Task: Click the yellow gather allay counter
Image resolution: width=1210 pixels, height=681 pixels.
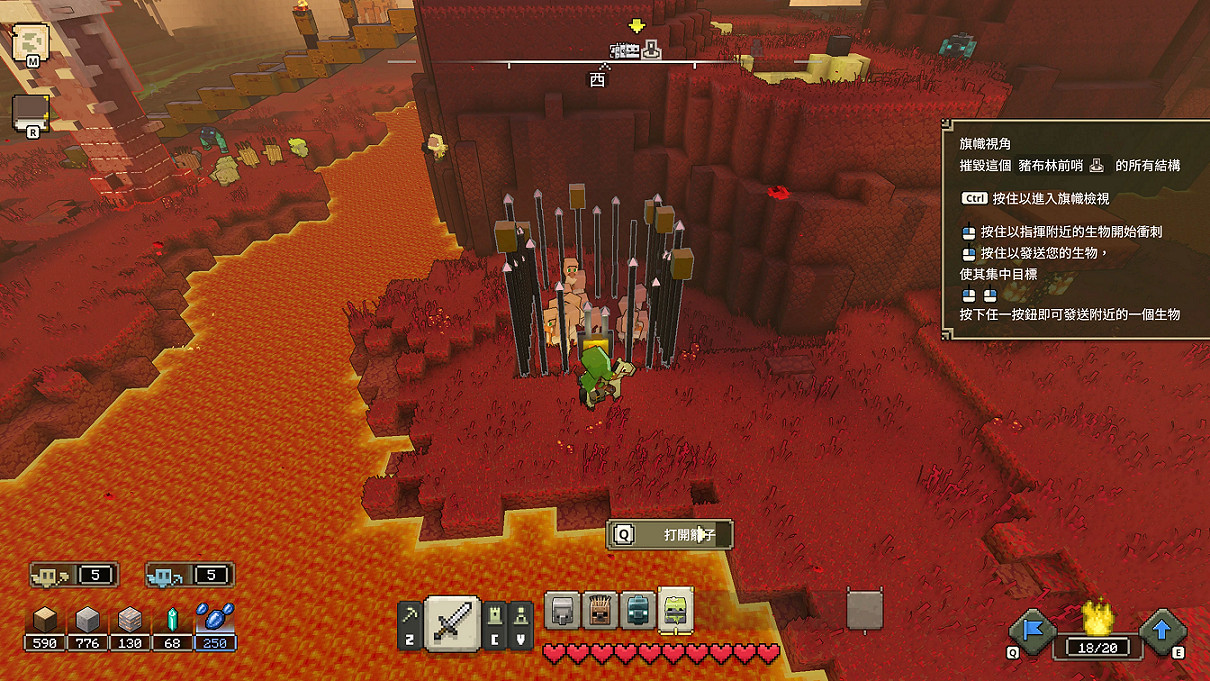Action: click(x=74, y=575)
